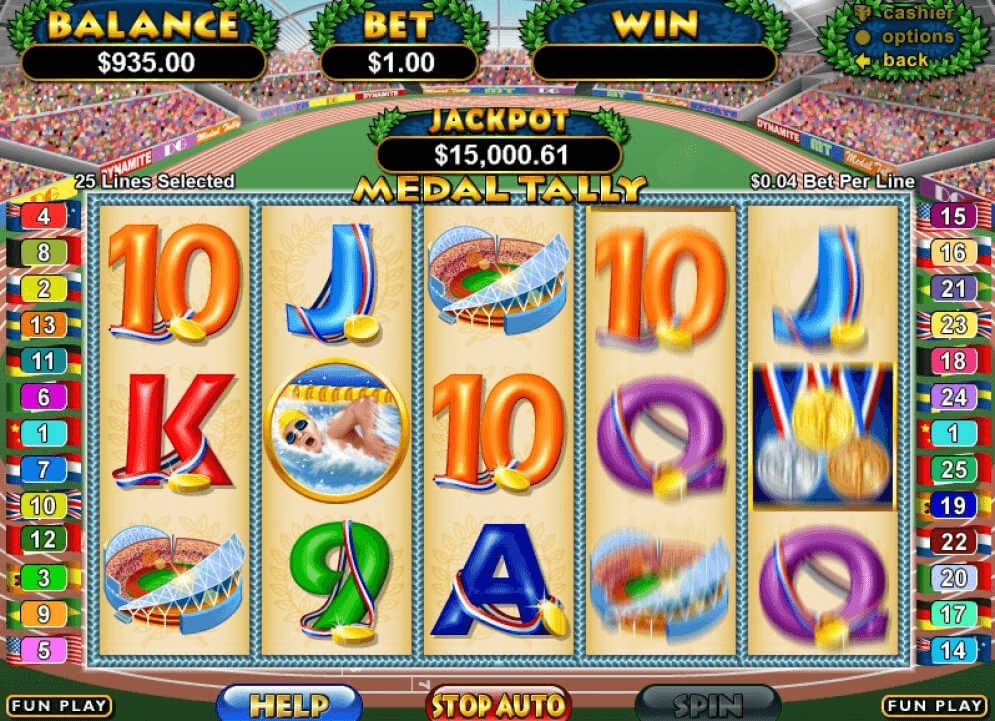
Task: Choose payline 17 marker
Action: coord(953,614)
